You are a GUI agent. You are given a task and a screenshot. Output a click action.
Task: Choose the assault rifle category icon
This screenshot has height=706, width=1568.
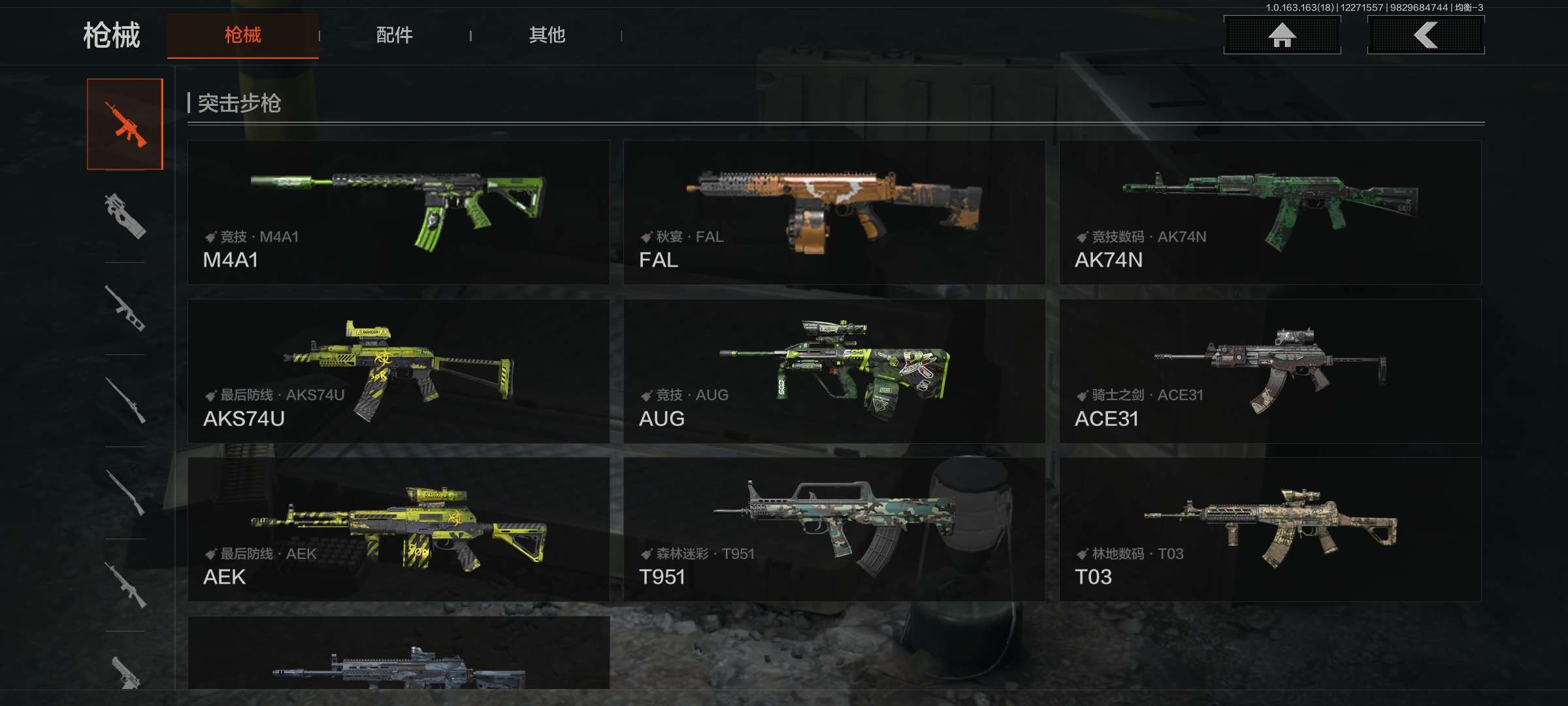coord(125,124)
